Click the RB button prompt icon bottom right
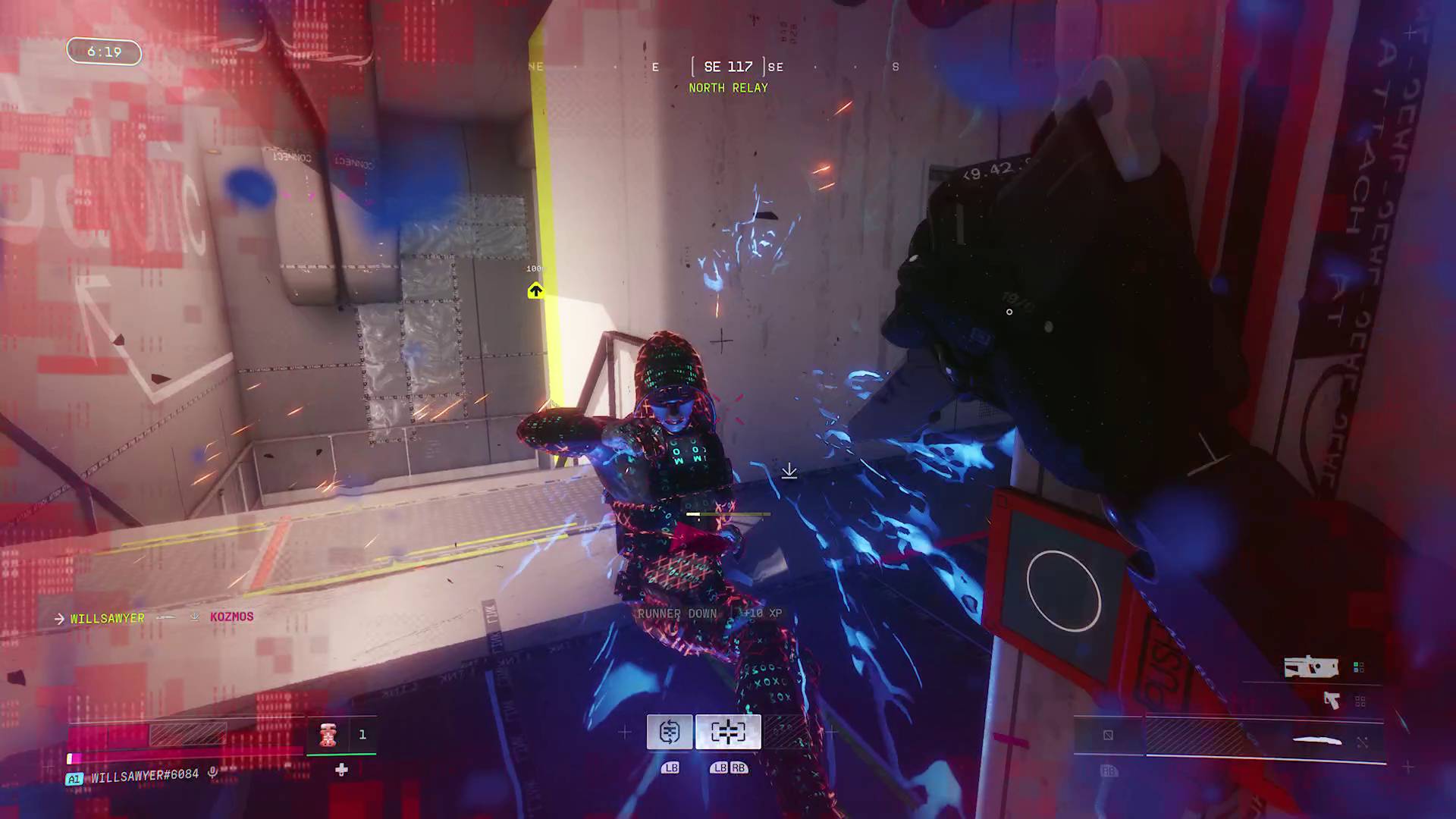 pyautogui.click(x=1110, y=770)
